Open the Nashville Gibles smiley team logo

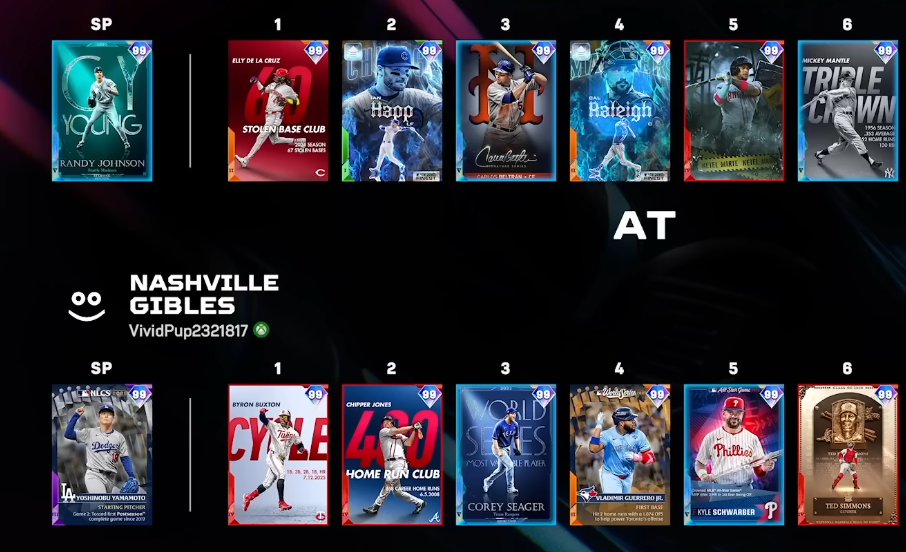click(87, 305)
